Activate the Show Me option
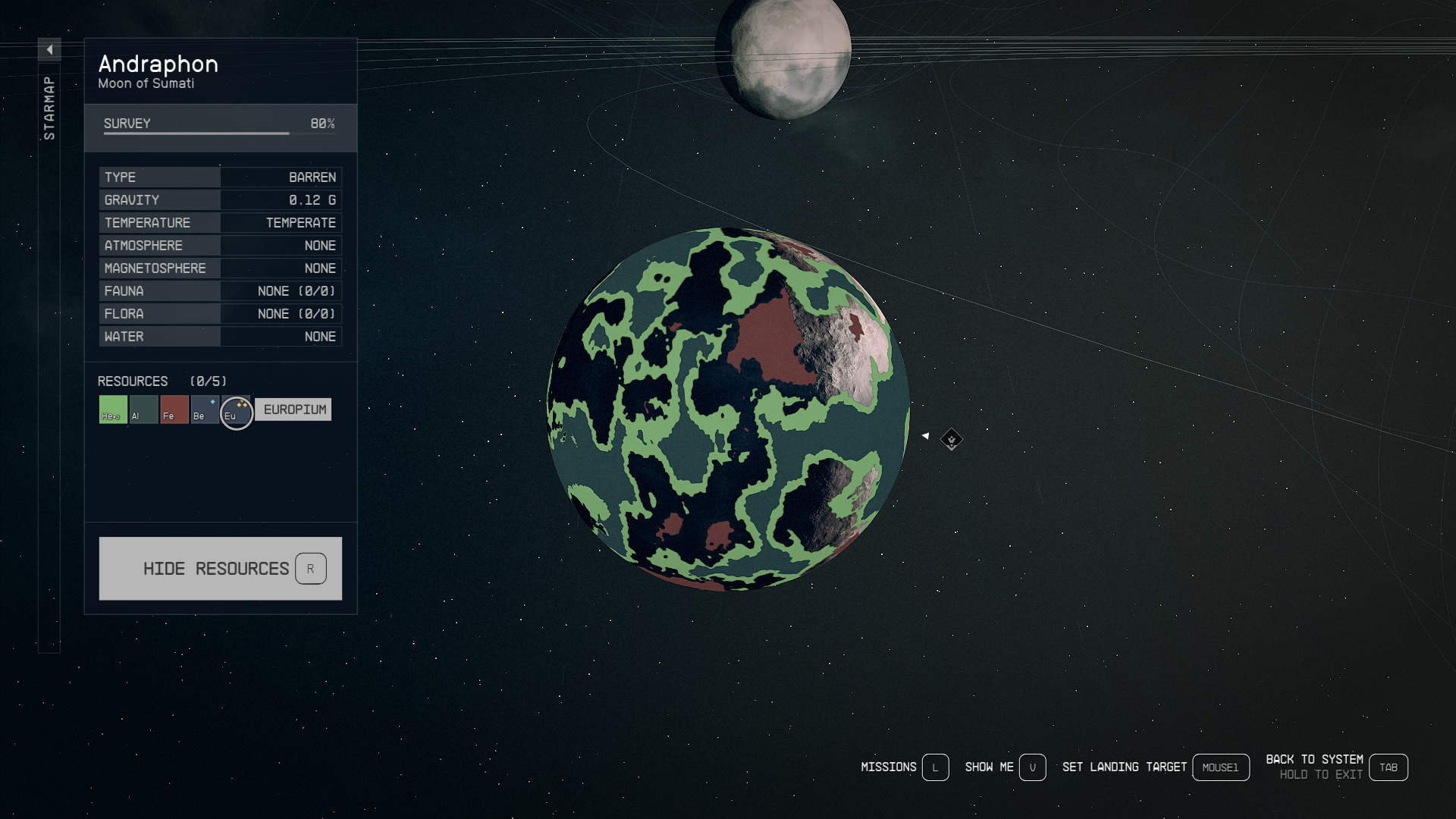 (1004, 767)
